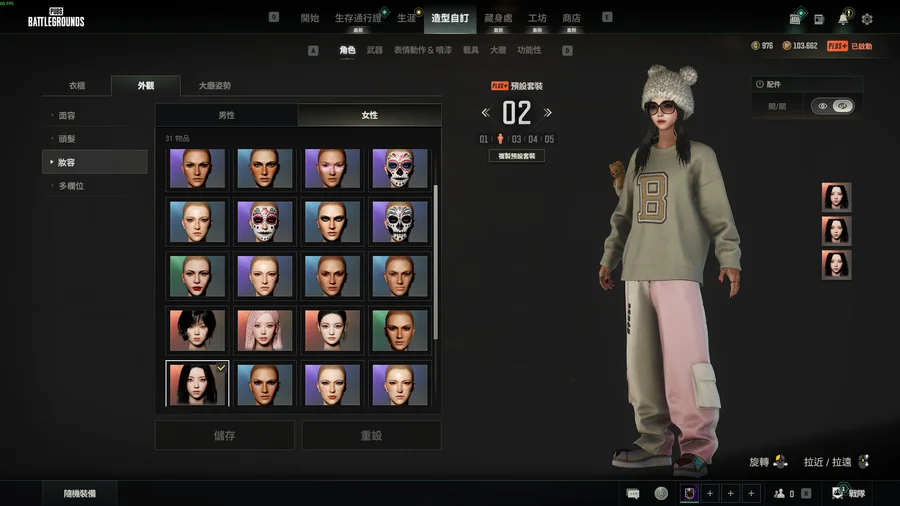The image size is (900, 506).
Task: Select the pink-haired makeup thumbnail
Action: pos(265,330)
